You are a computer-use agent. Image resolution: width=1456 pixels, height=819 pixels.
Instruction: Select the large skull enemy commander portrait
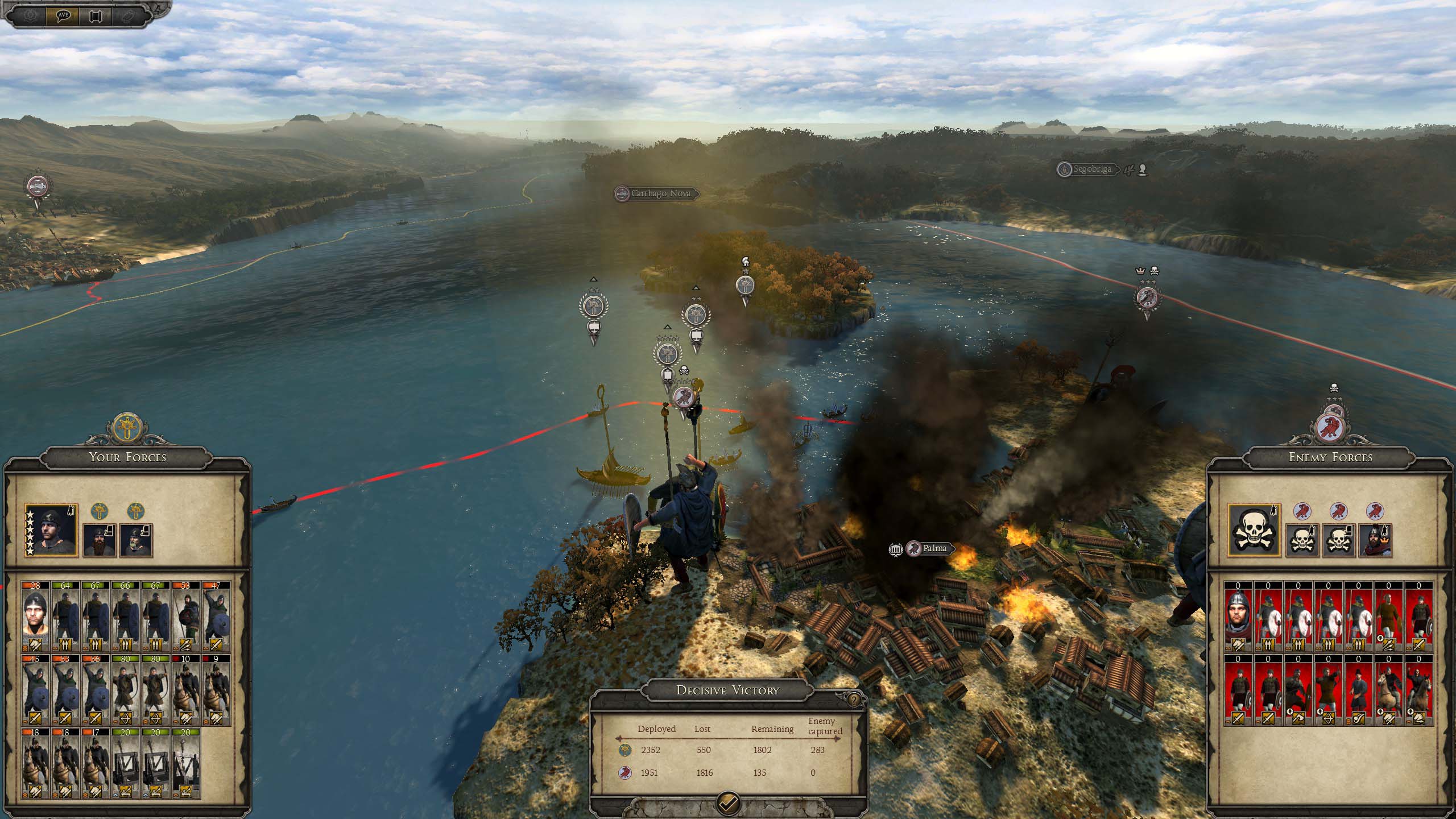(1254, 530)
